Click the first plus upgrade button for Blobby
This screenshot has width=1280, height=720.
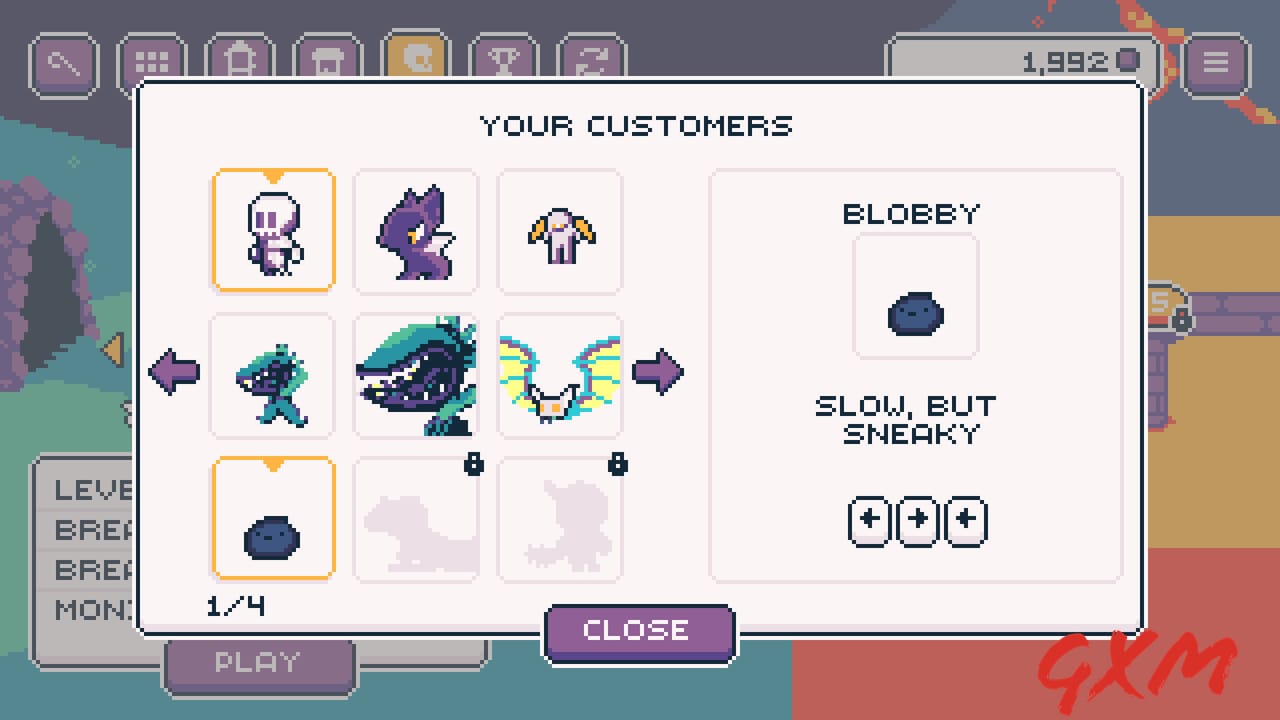click(869, 520)
